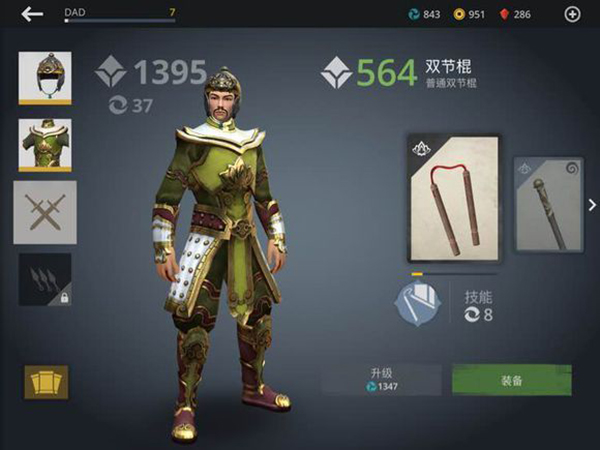Open the yellow card collection button

click(x=46, y=382)
